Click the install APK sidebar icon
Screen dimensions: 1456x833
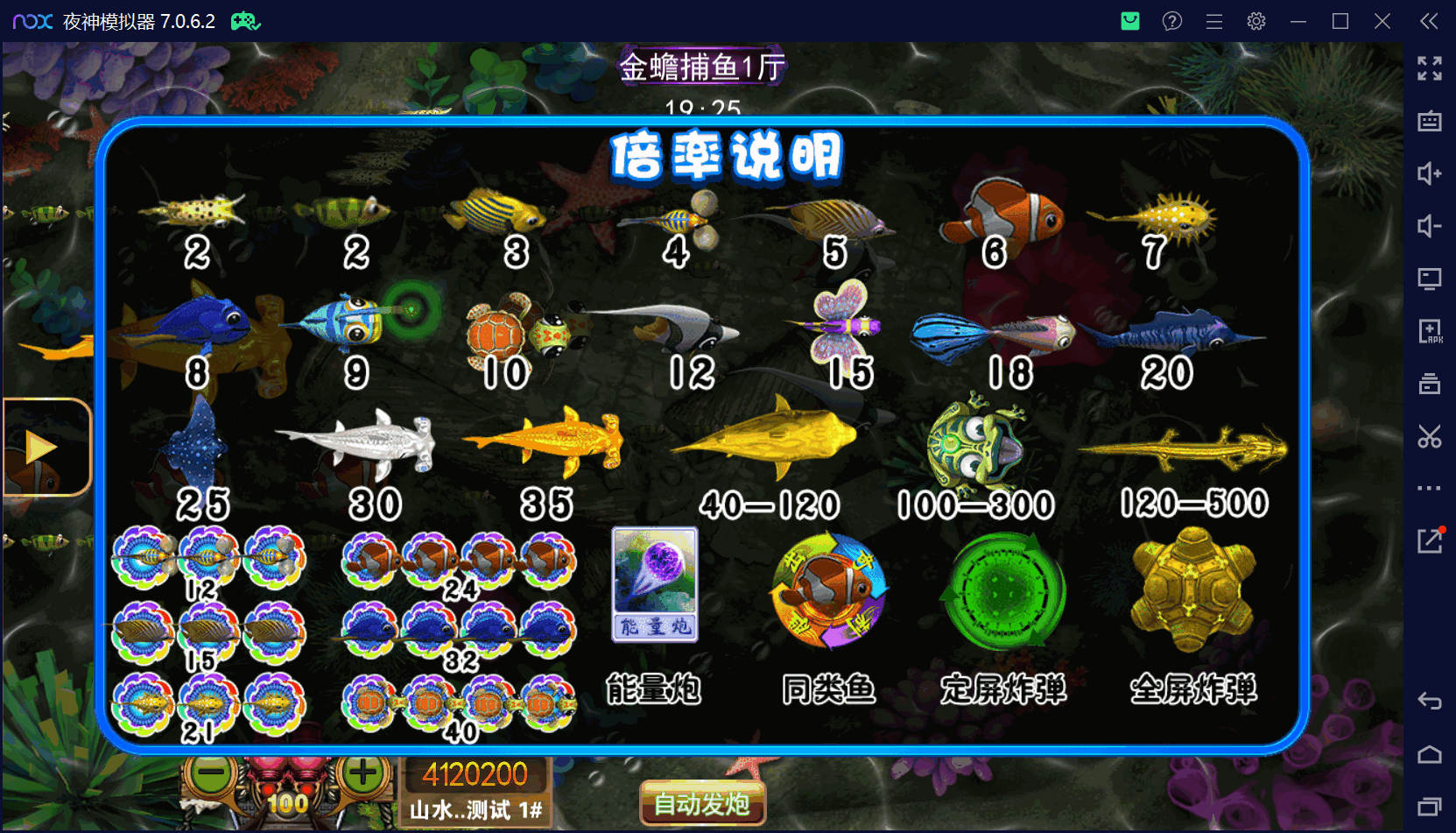click(1431, 331)
